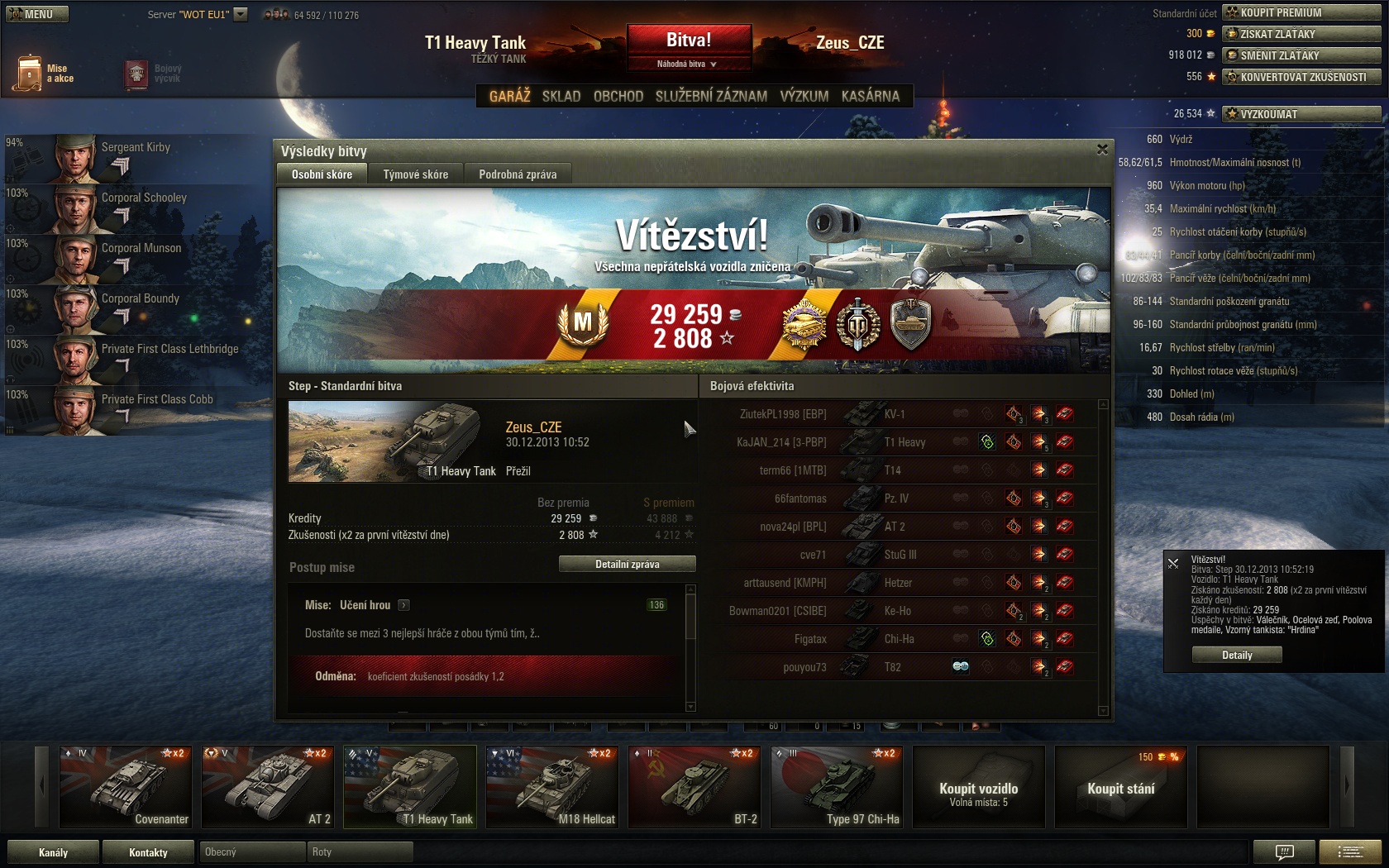The width and height of the screenshot is (1389, 868).
Task: Switch to the Týmové skóre tab
Action: [415, 174]
